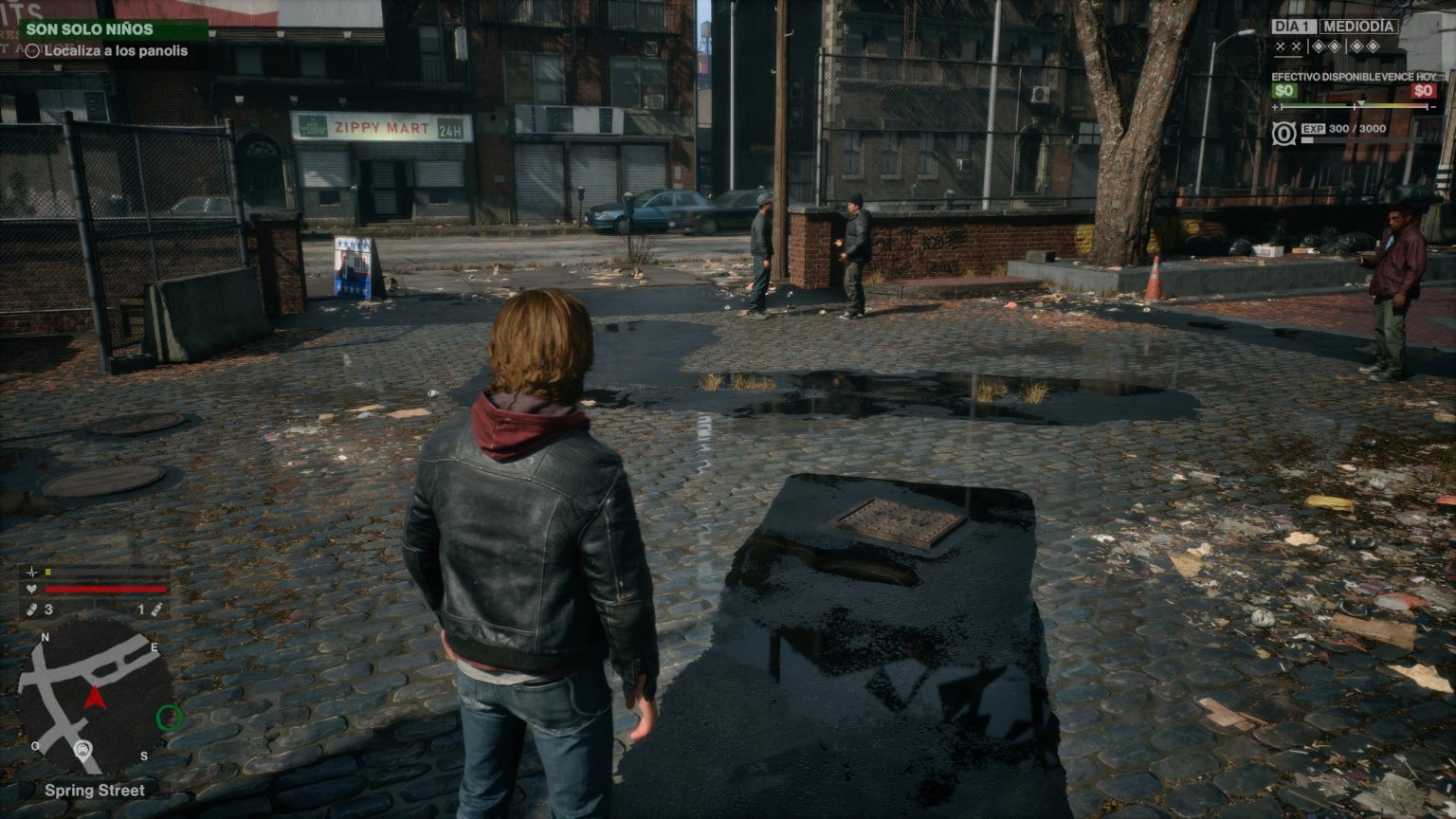Select the "Localiza a los panolis" objective
Screen dimensions: 1456x819
pos(115,51)
